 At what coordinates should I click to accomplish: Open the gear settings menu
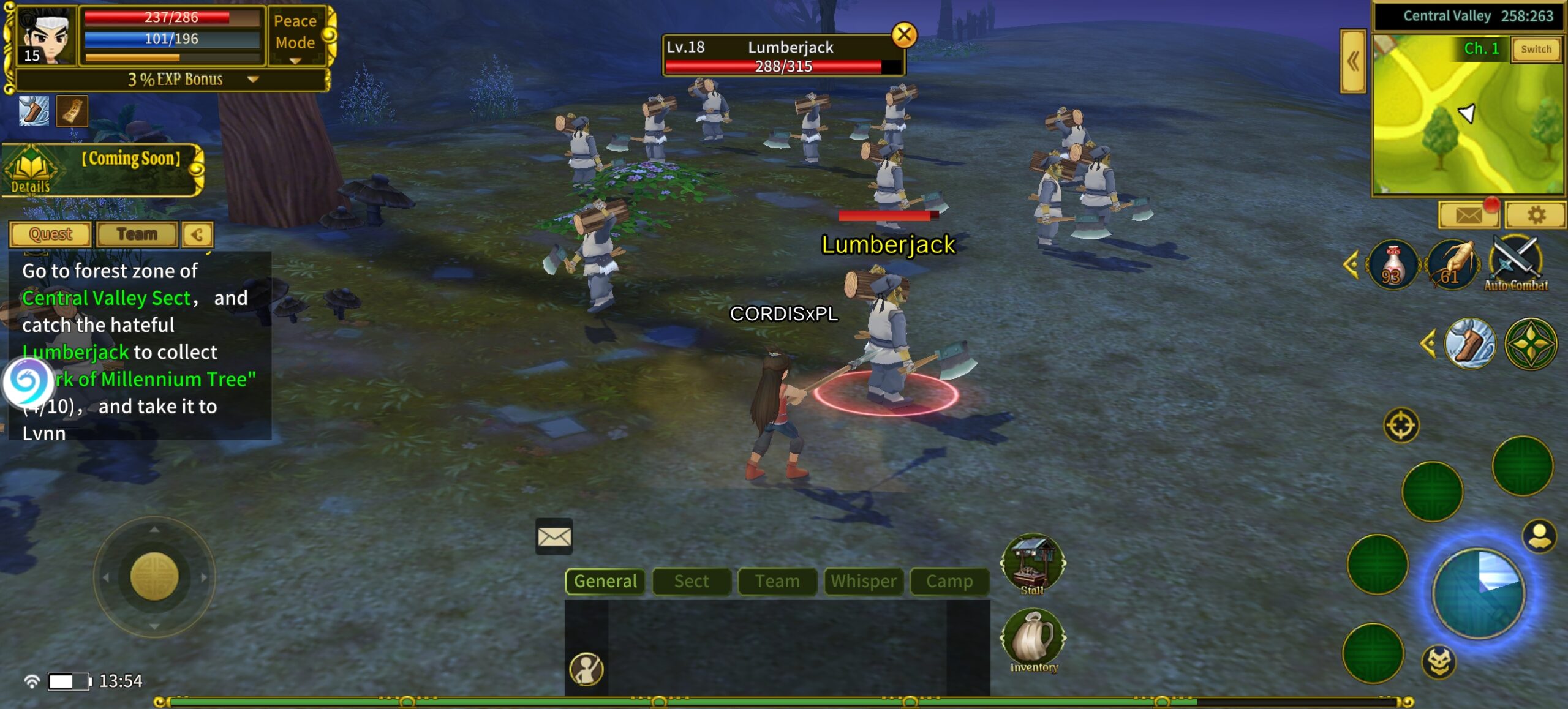point(1536,215)
